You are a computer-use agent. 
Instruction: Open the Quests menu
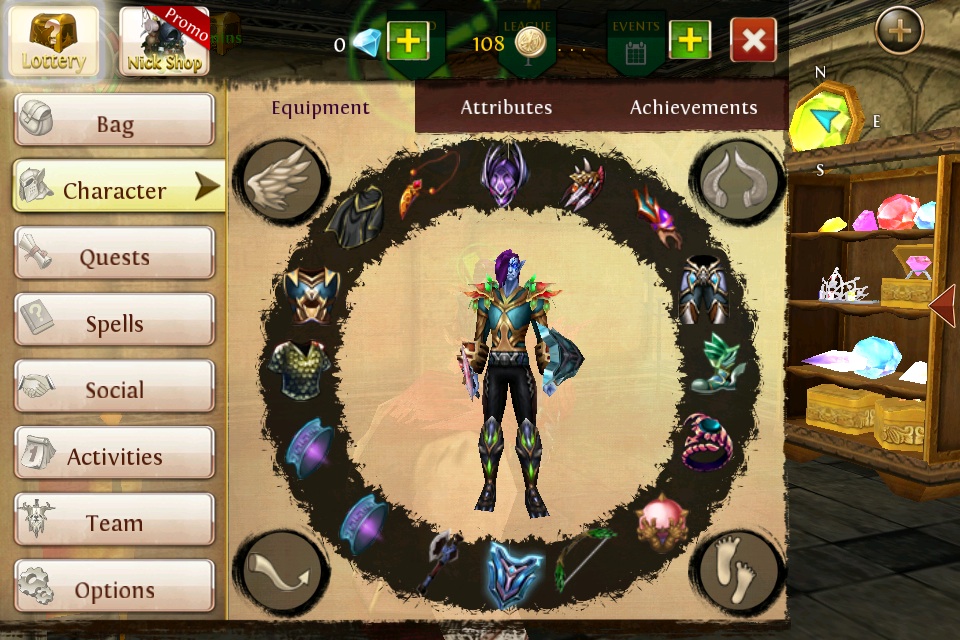114,257
